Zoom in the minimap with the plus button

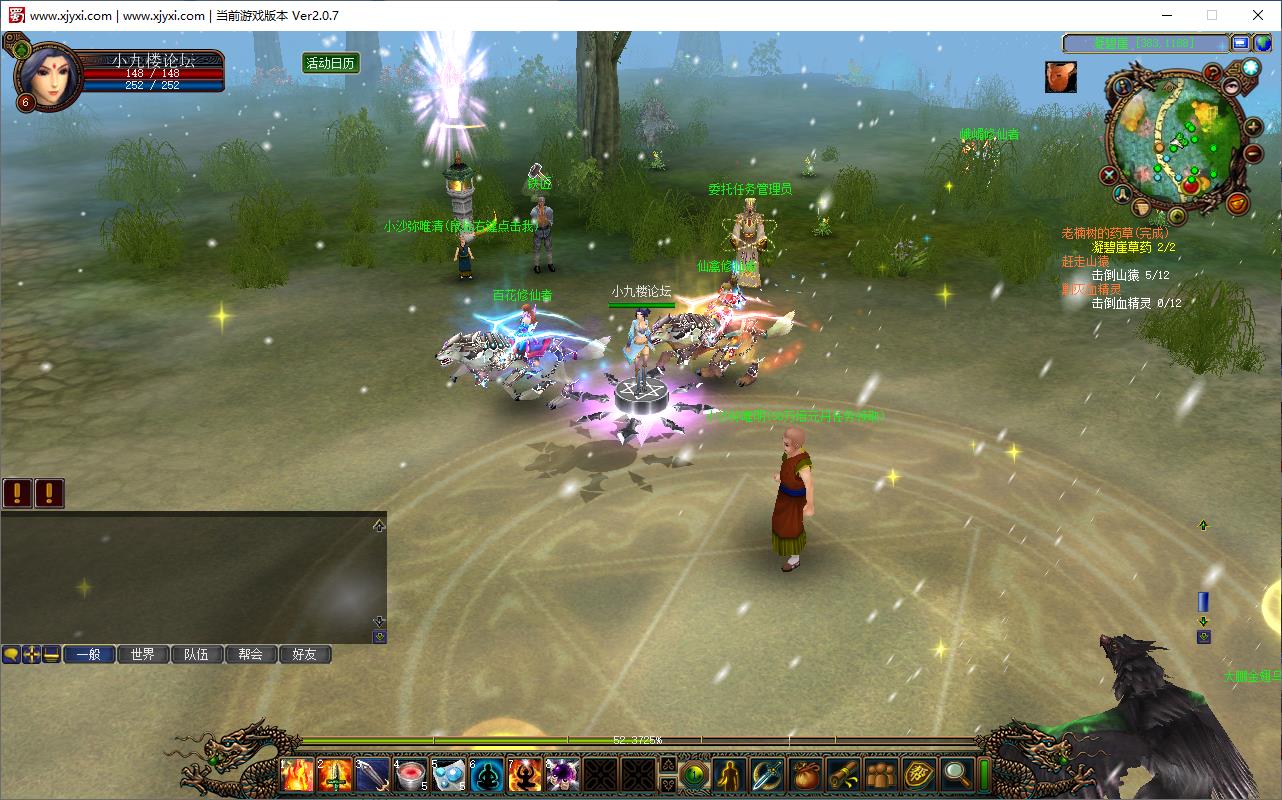(x=1253, y=128)
